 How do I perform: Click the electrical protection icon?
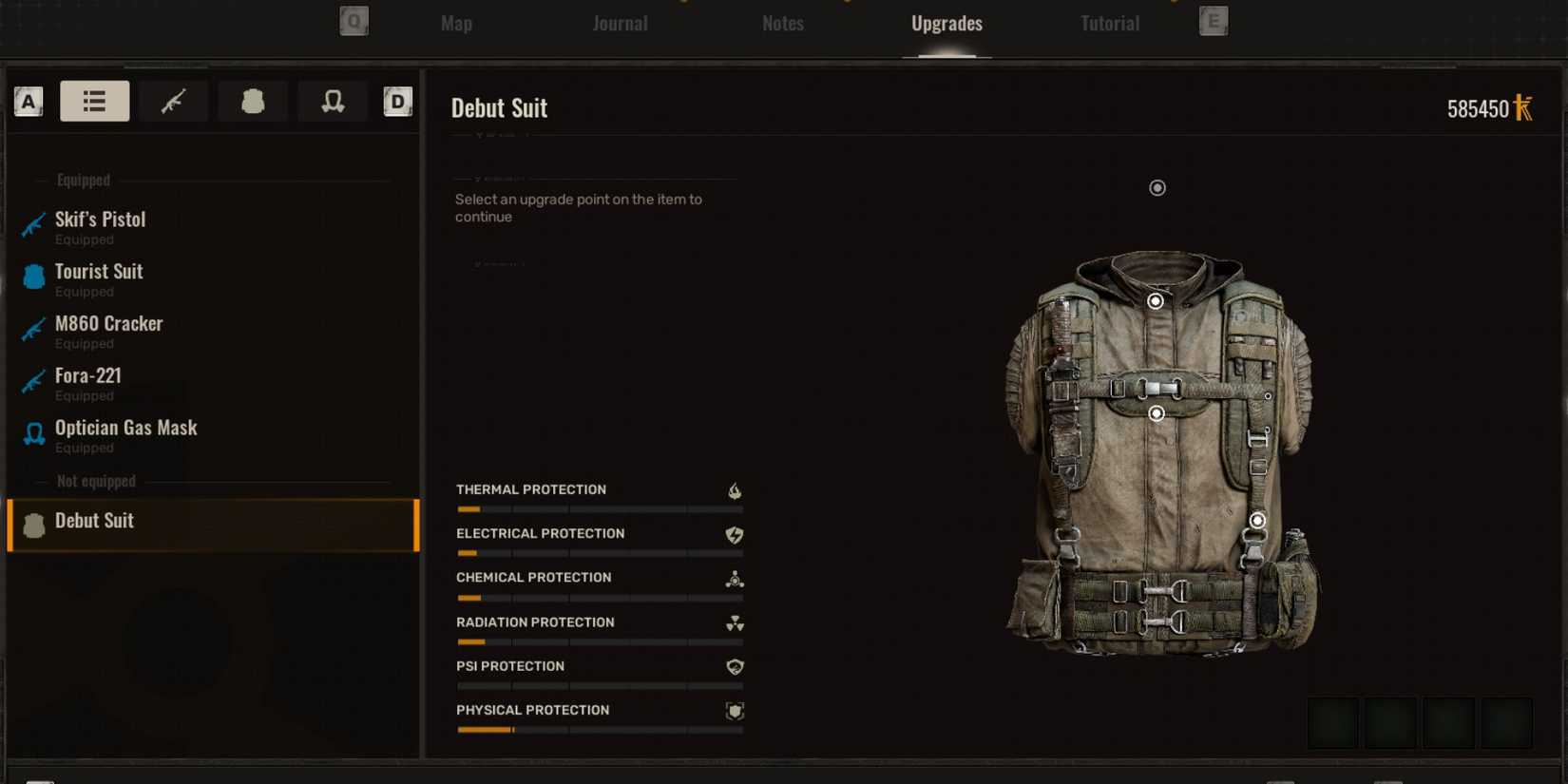coord(733,535)
